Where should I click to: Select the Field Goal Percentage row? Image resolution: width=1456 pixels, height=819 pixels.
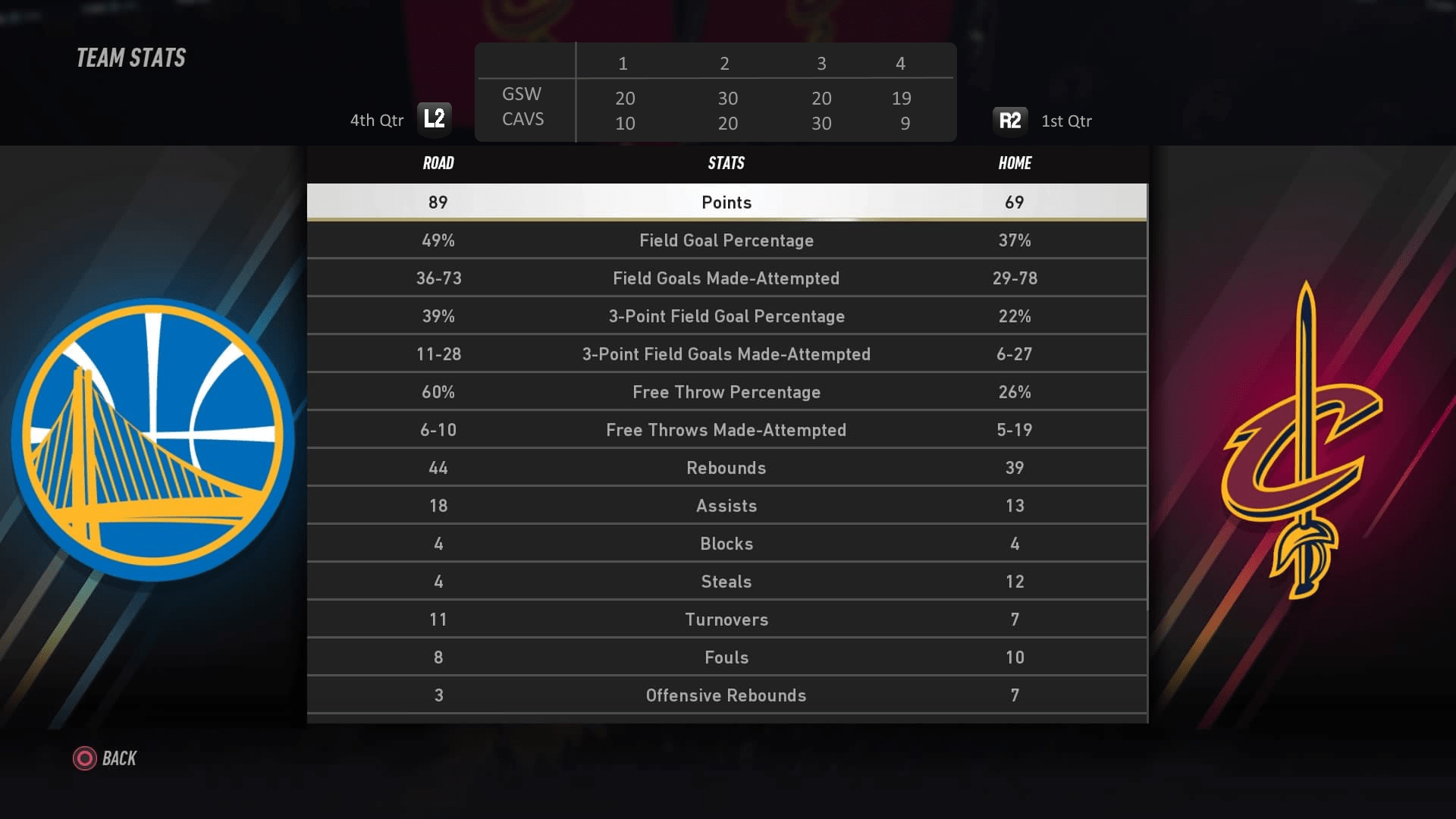(726, 240)
